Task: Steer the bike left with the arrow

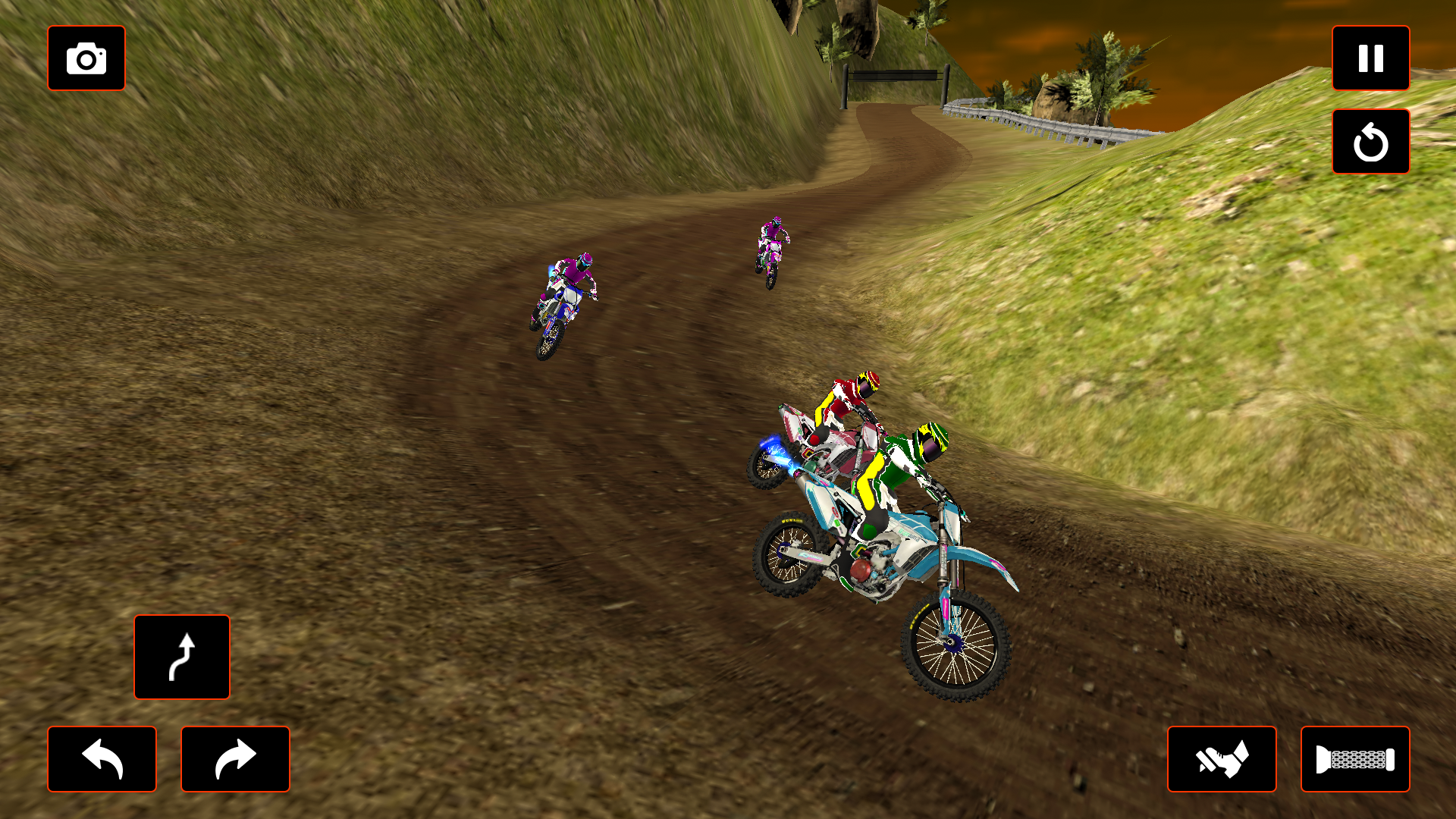Action: (102, 759)
